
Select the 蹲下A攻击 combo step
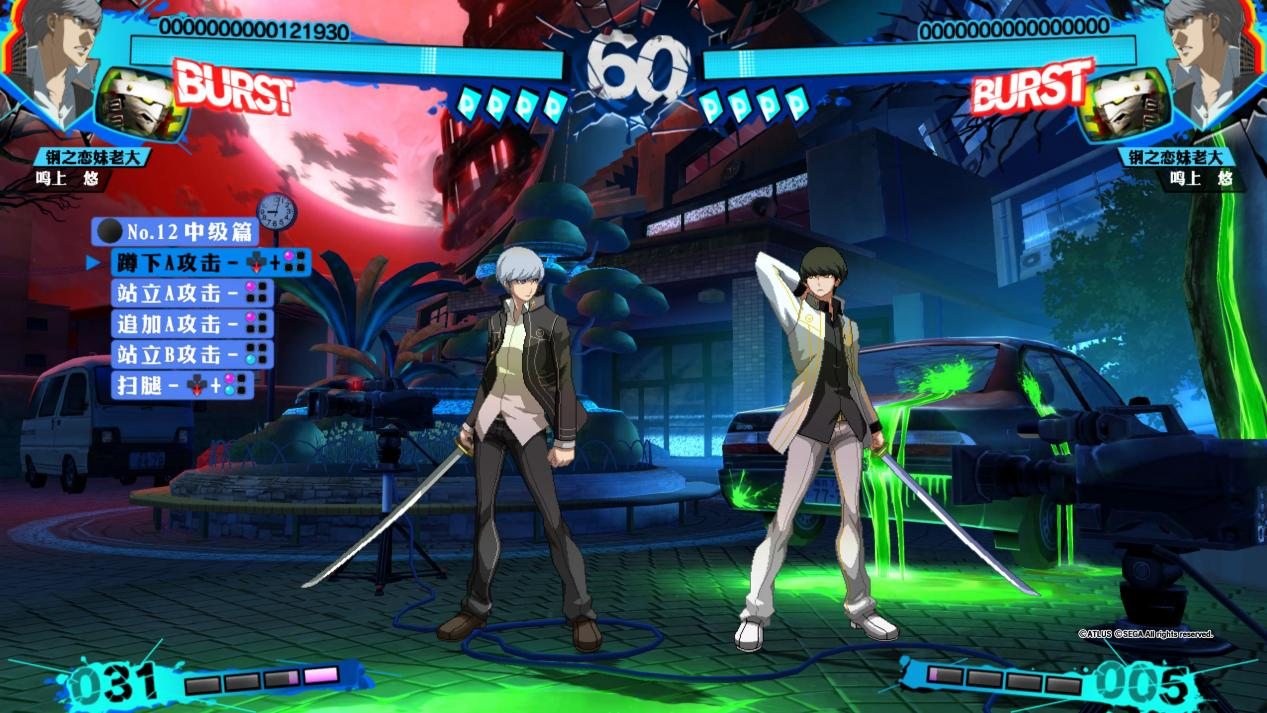(x=210, y=263)
